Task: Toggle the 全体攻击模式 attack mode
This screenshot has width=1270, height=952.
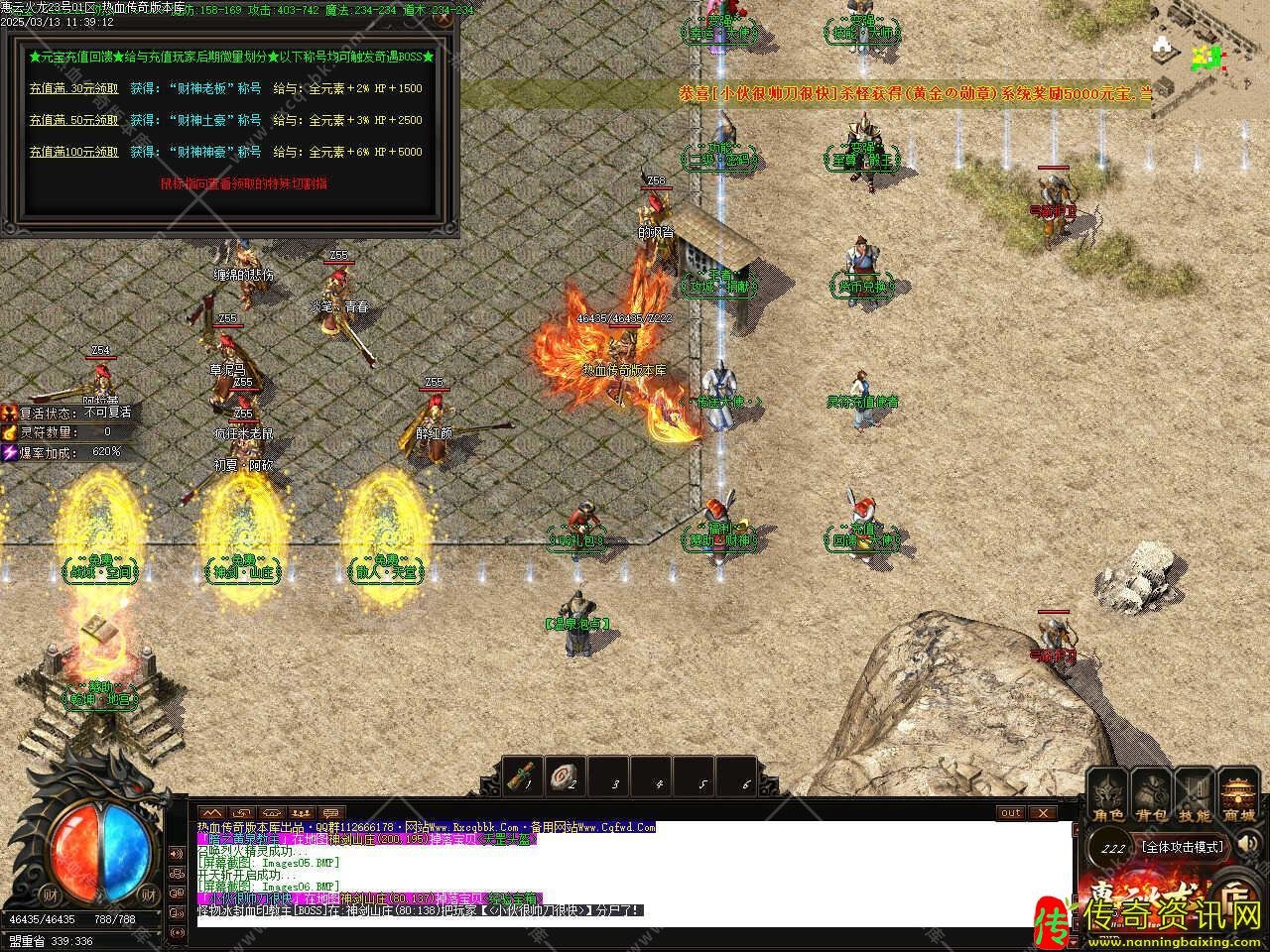Action: [1183, 847]
